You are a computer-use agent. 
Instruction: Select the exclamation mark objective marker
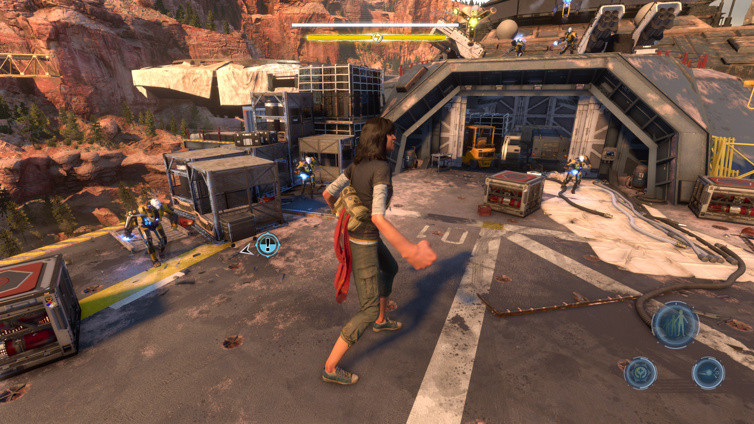click(x=267, y=244)
